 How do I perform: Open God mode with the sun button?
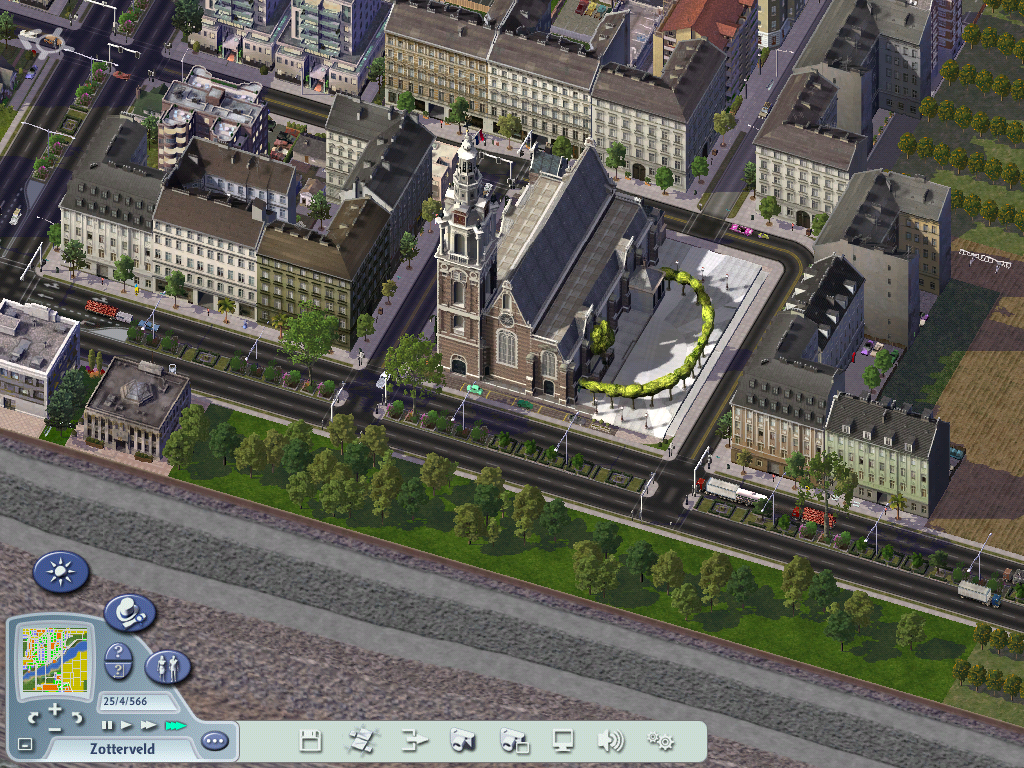pos(61,572)
